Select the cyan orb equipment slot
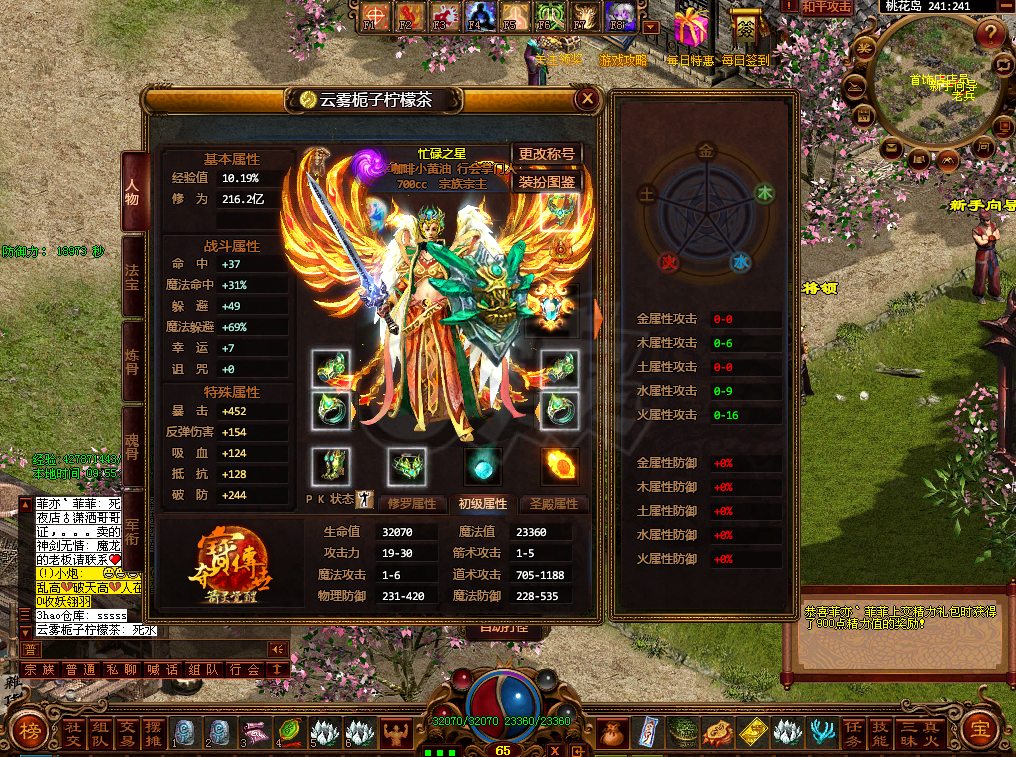The width and height of the screenshot is (1016, 757). tap(483, 467)
